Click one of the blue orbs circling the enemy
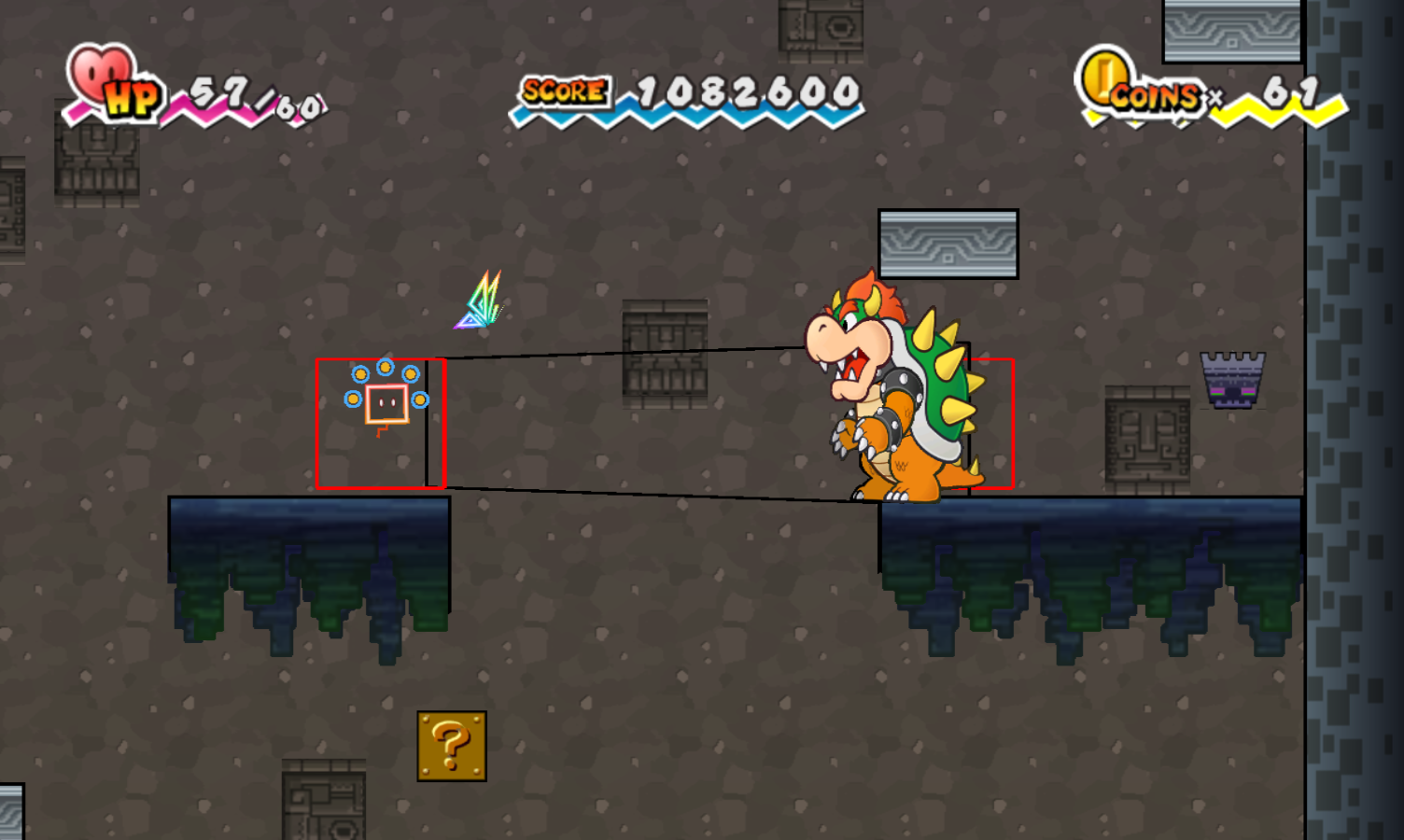 [x=386, y=365]
